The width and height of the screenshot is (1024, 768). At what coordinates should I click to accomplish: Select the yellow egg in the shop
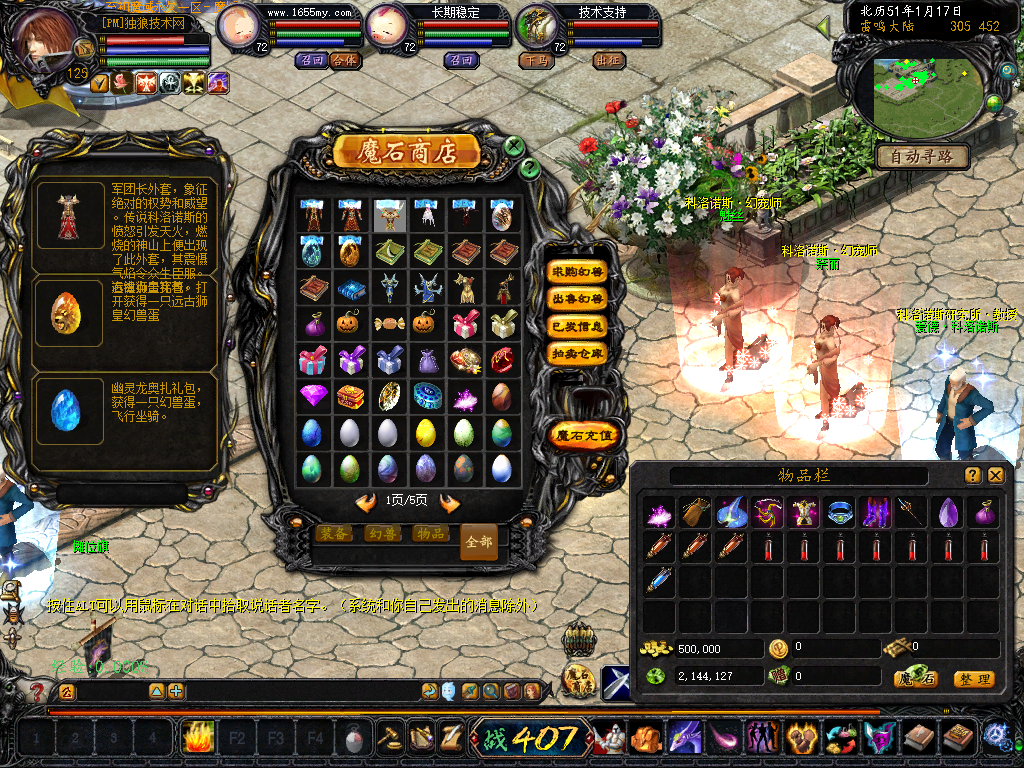(x=425, y=432)
